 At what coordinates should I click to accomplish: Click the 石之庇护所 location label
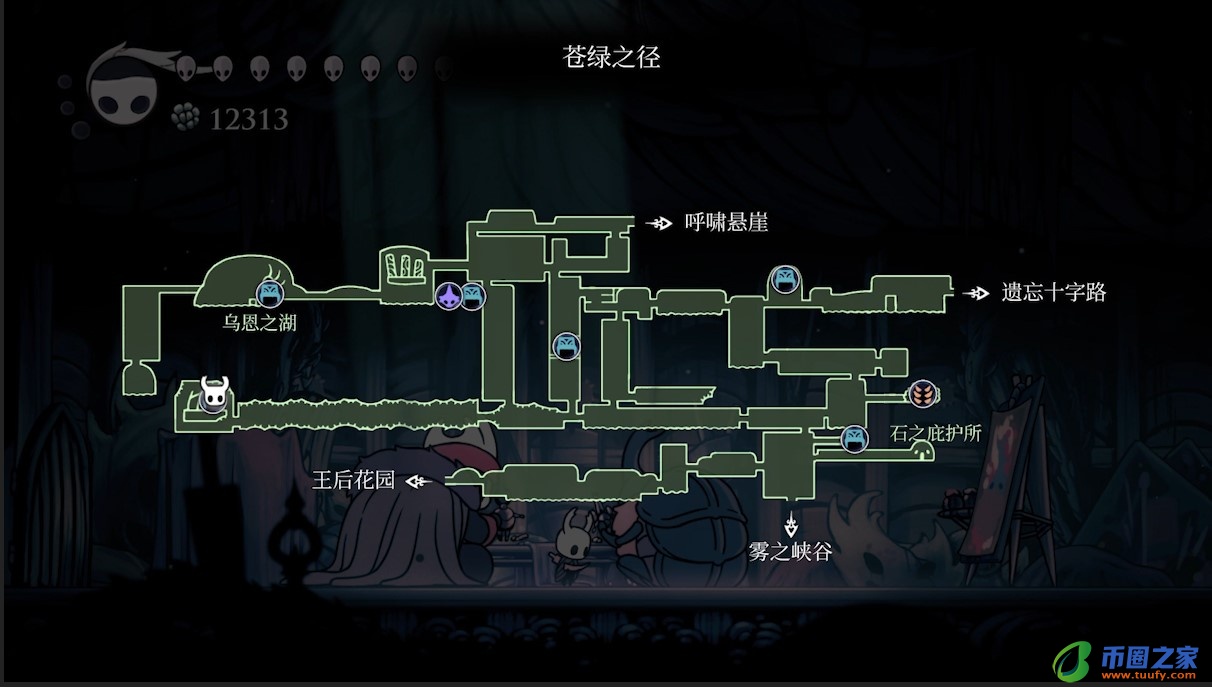click(x=935, y=434)
